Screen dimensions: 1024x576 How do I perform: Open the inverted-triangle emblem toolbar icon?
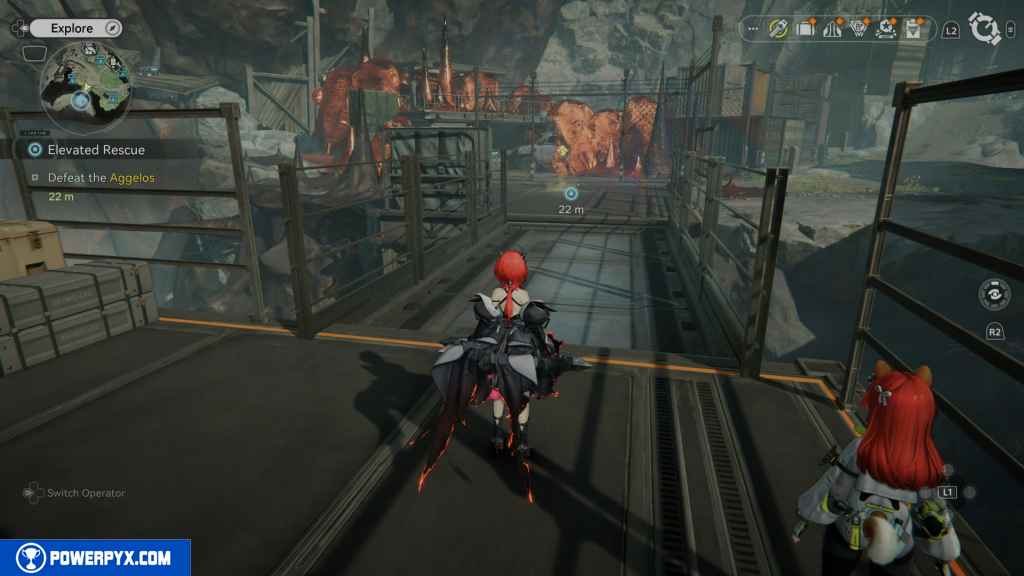(x=858, y=29)
